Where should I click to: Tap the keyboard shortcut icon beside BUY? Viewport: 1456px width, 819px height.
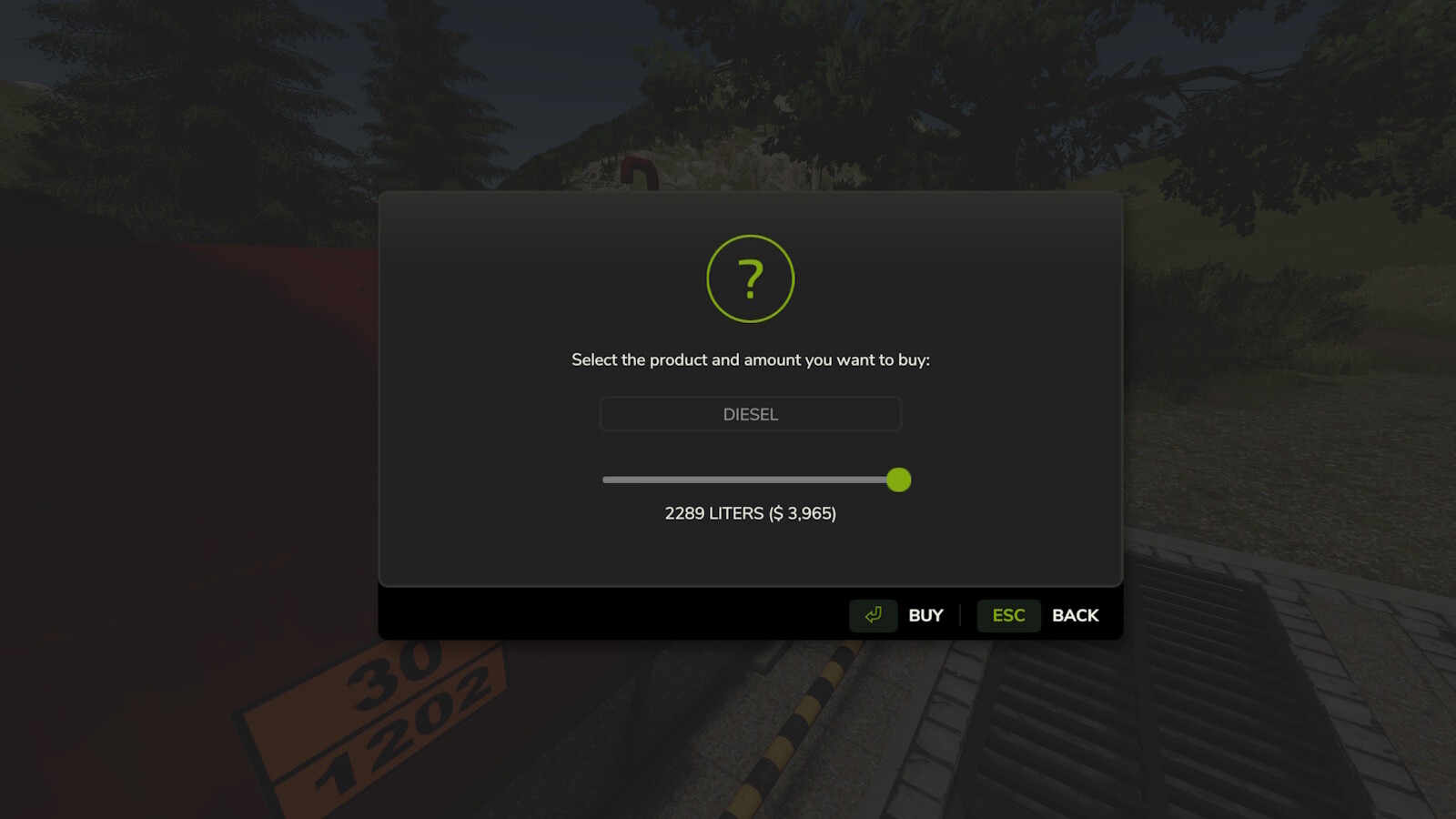pos(873,615)
